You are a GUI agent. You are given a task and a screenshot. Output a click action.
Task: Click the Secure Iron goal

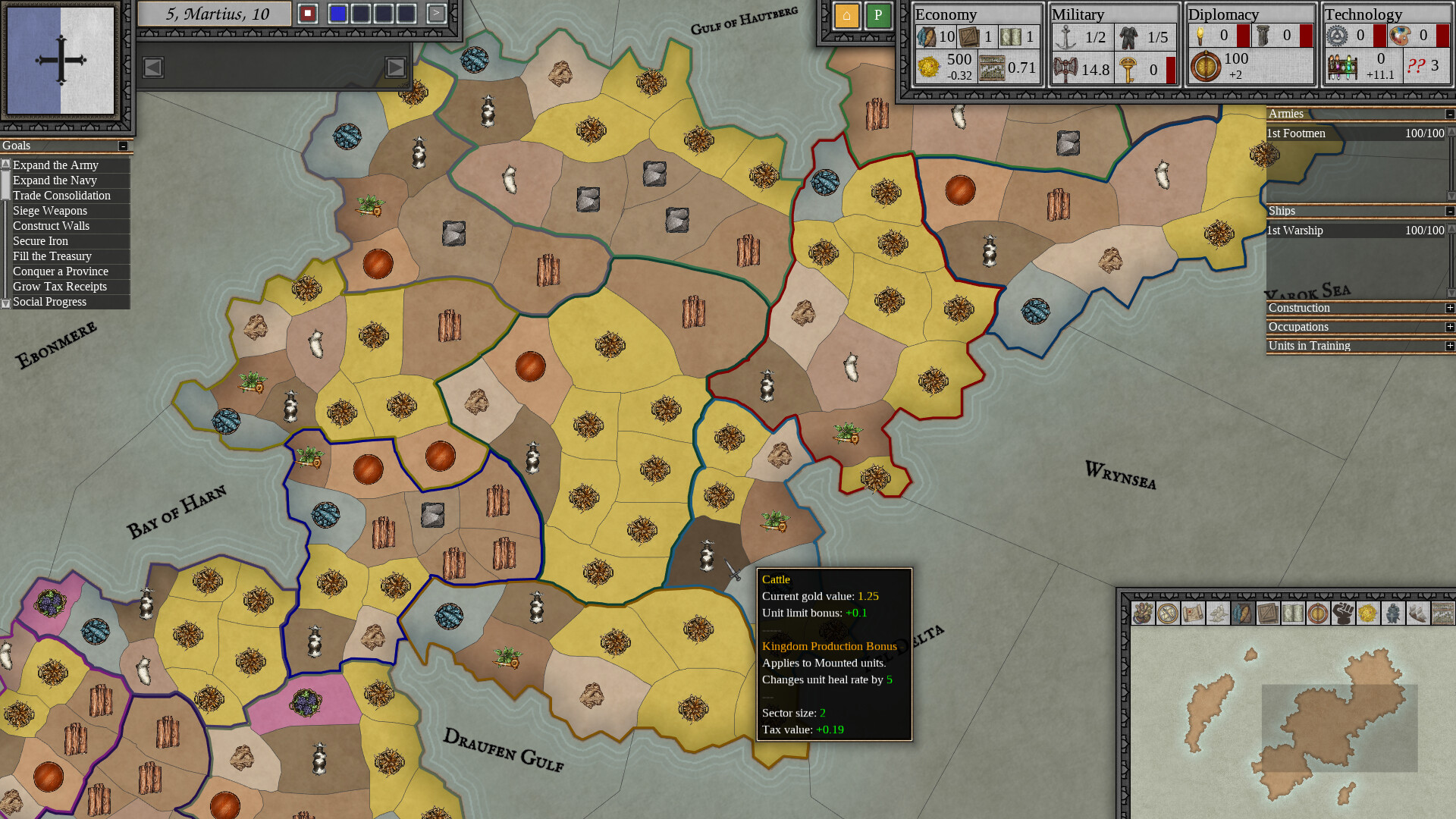39,241
